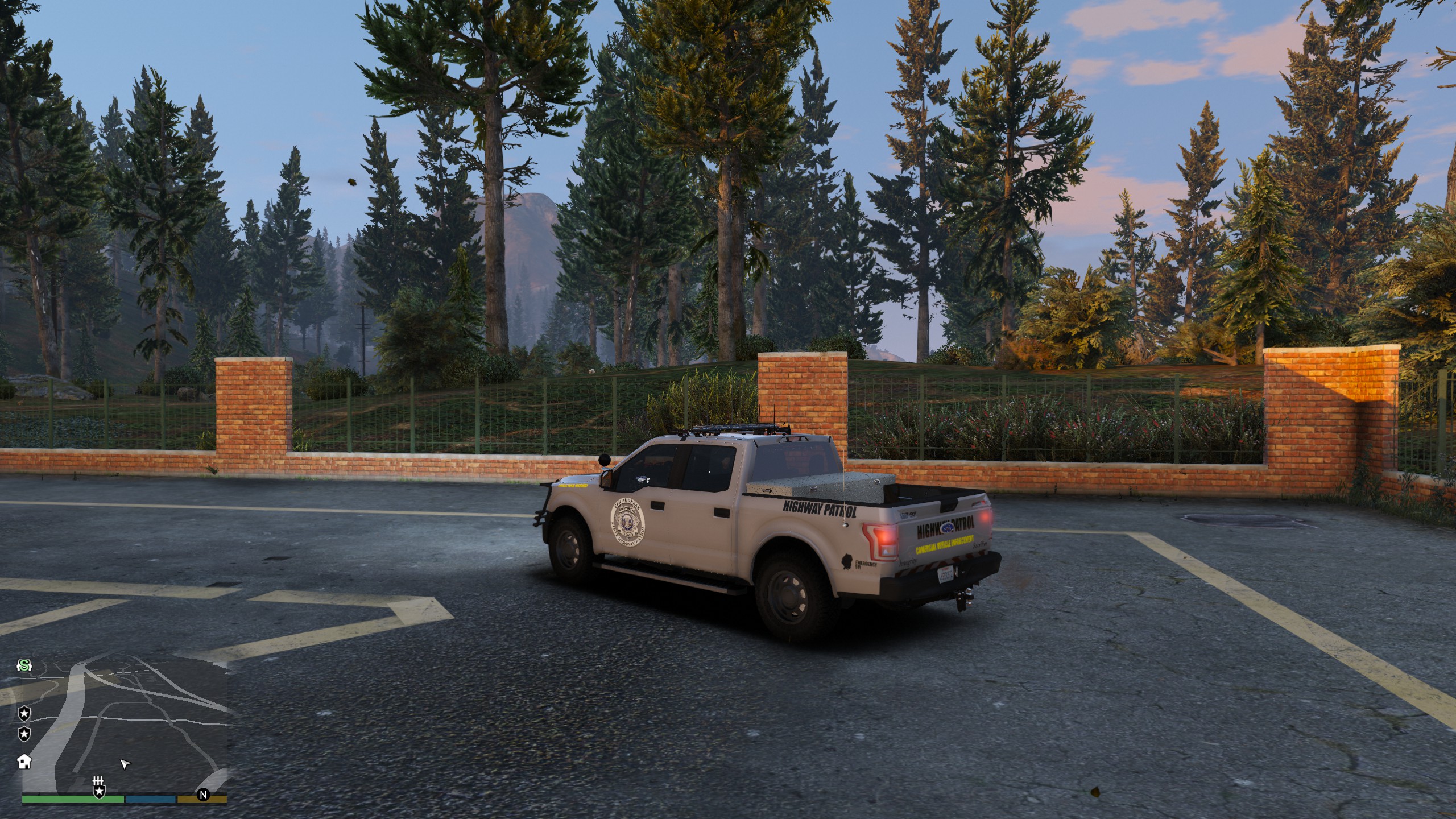The image size is (1456, 819).
Task: Click the N north compass marker
Action: [x=202, y=795]
